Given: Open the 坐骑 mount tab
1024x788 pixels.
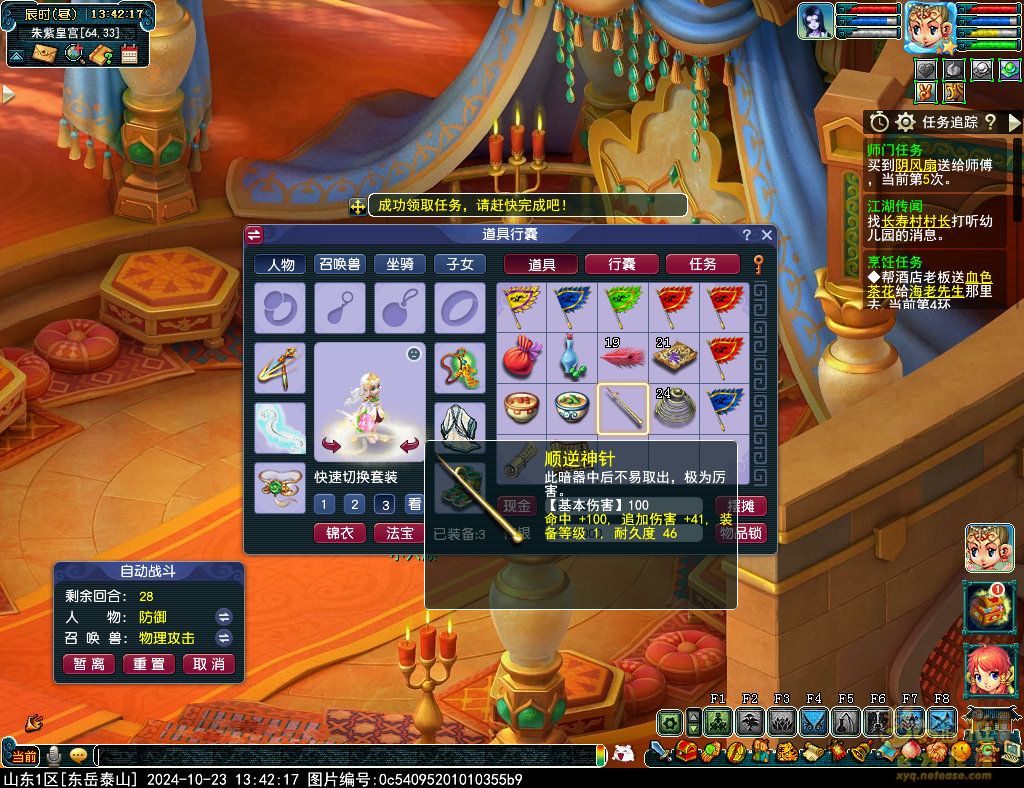Looking at the screenshot, I should pos(400,264).
